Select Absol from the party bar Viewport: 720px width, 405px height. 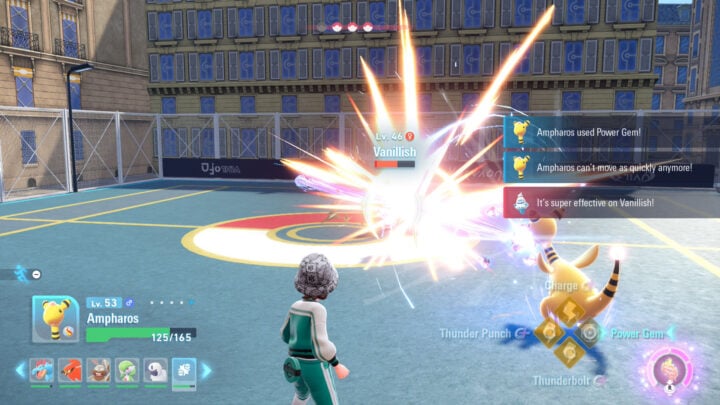tap(155, 371)
